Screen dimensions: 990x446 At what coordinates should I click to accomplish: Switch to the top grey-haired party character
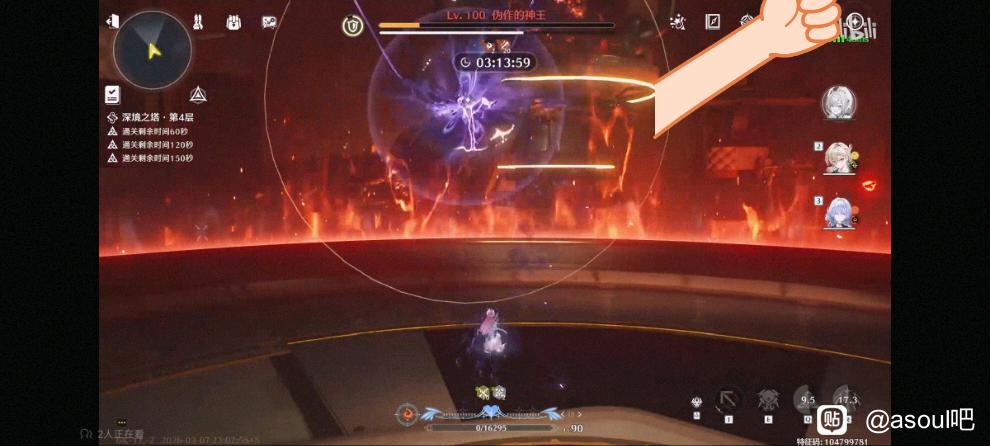pyautogui.click(x=838, y=103)
